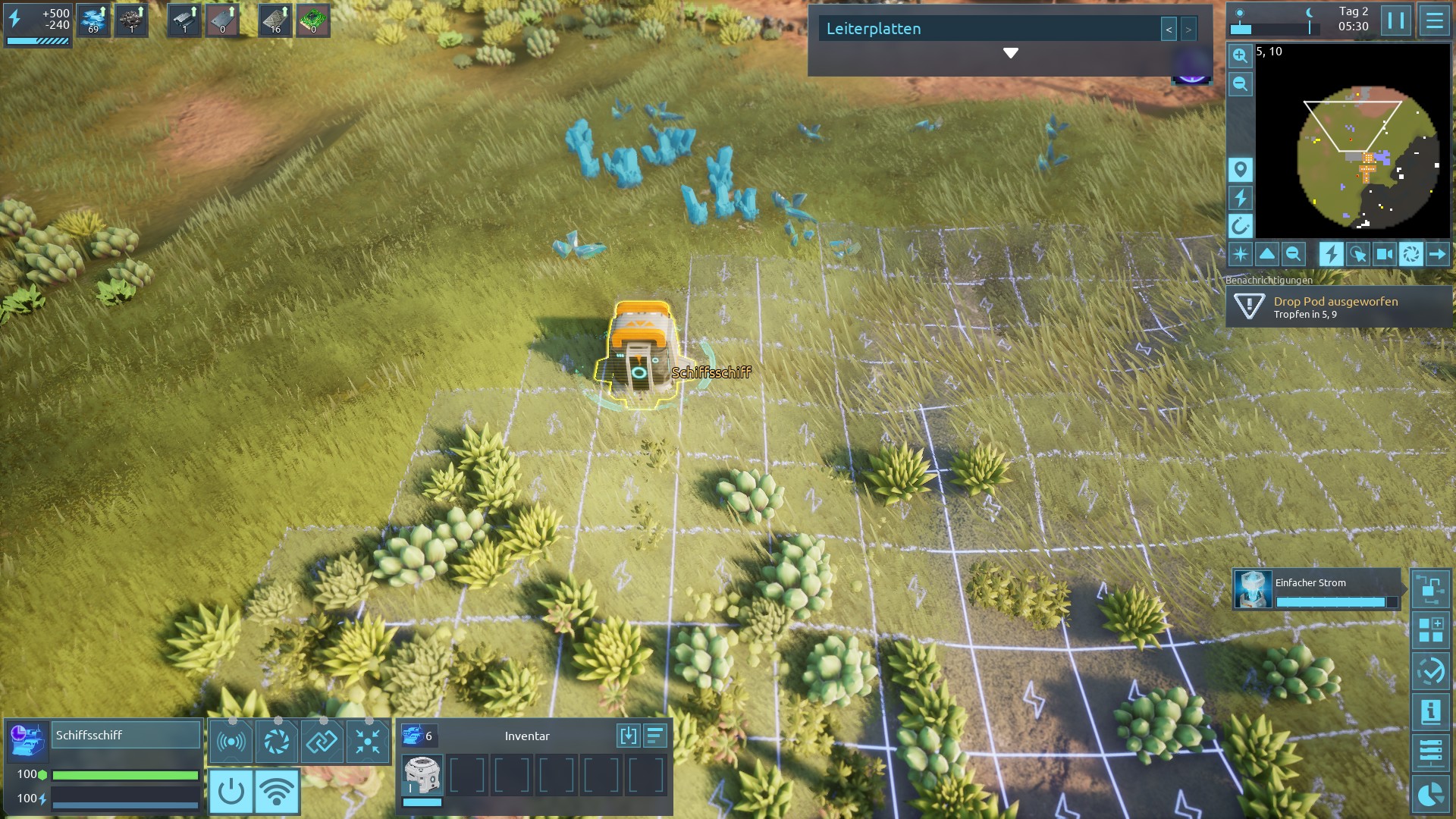Viewport: 1456px width, 819px height.
Task: Click the Inventar sort list button
Action: tap(655, 736)
